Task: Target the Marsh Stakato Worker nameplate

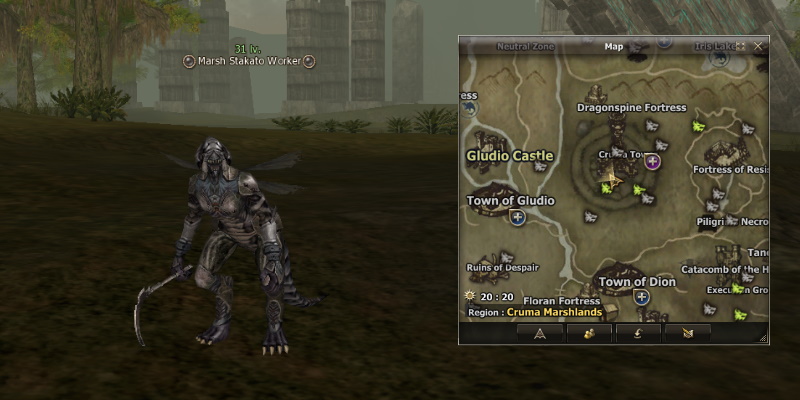Action: (x=250, y=61)
